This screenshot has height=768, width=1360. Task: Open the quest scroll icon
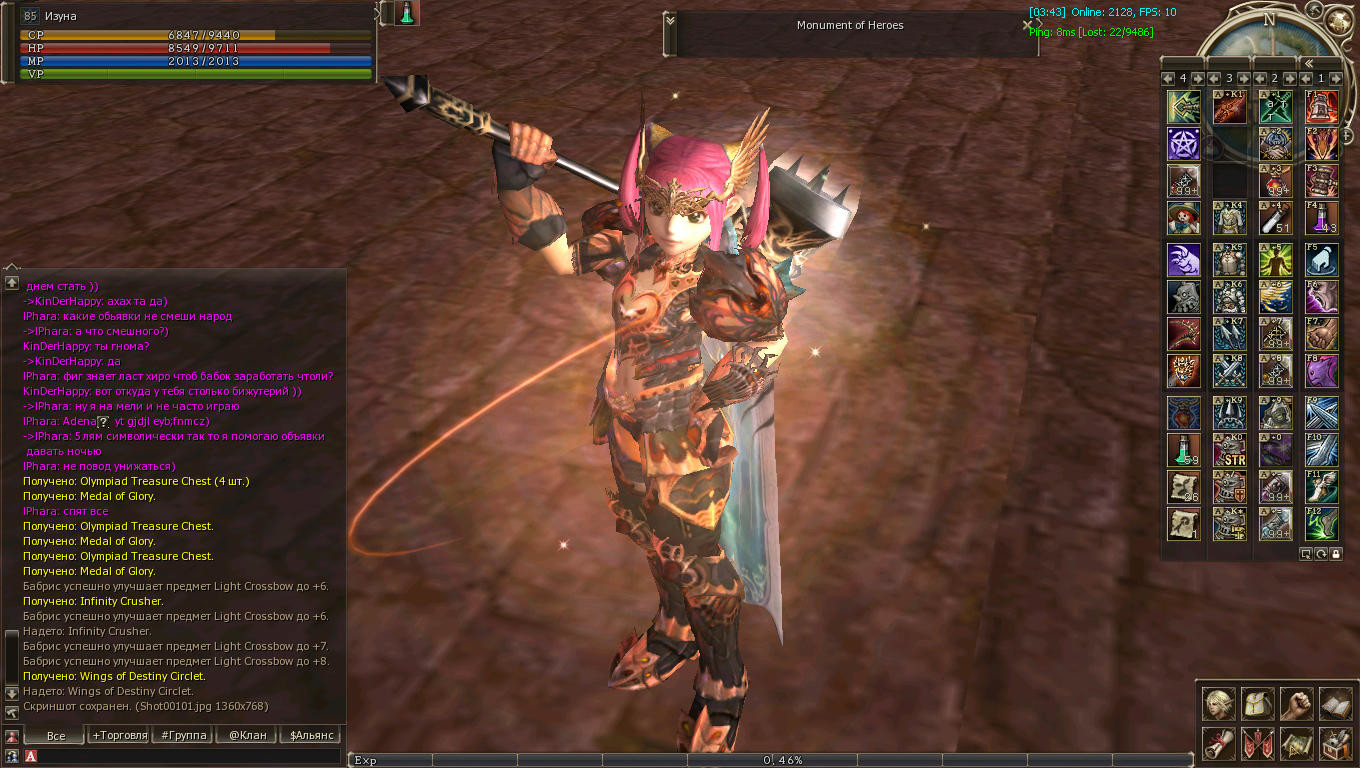click(x=1218, y=743)
